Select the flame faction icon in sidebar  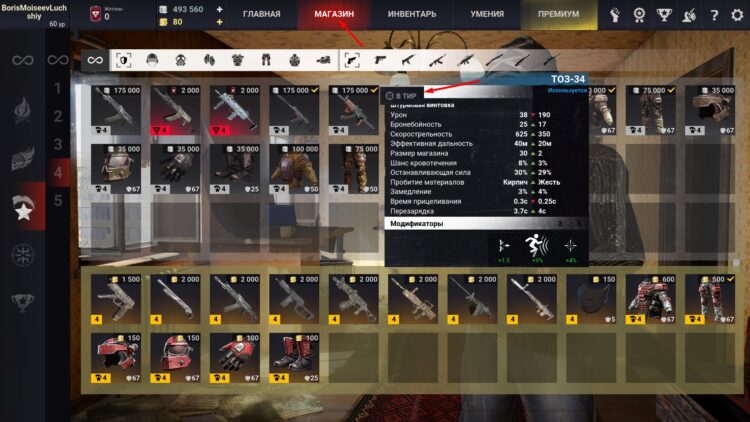(22, 109)
